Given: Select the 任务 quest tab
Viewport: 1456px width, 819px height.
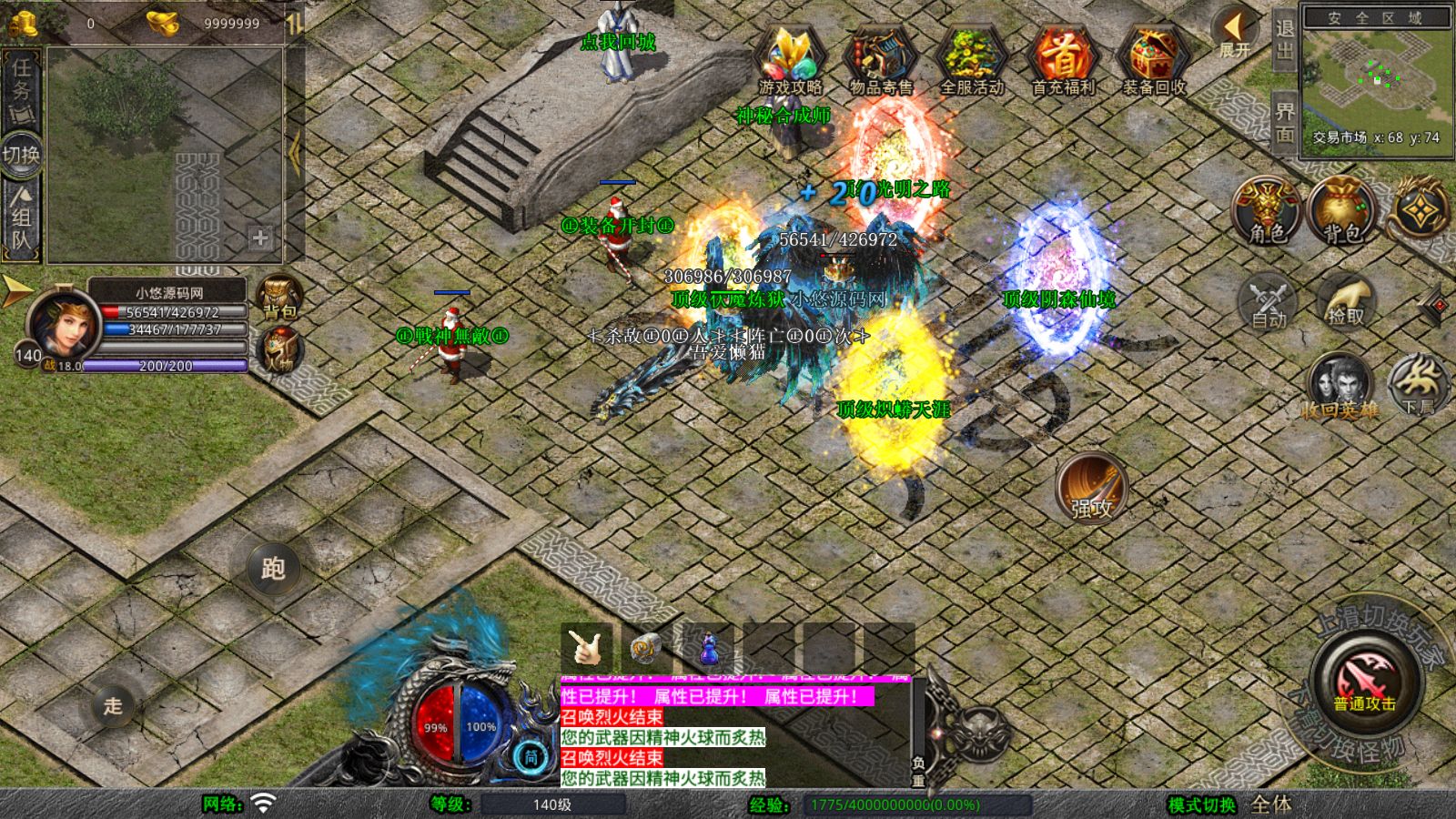Looking at the screenshot, I should (x=21, y=89).
